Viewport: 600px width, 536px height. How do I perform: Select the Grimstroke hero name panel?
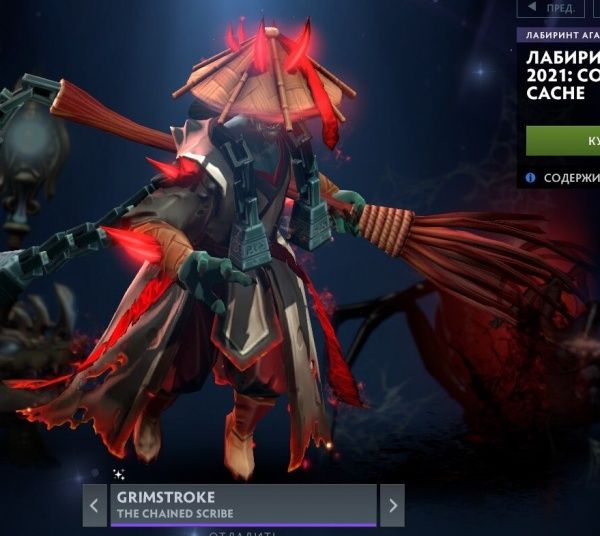click(243, 505)
